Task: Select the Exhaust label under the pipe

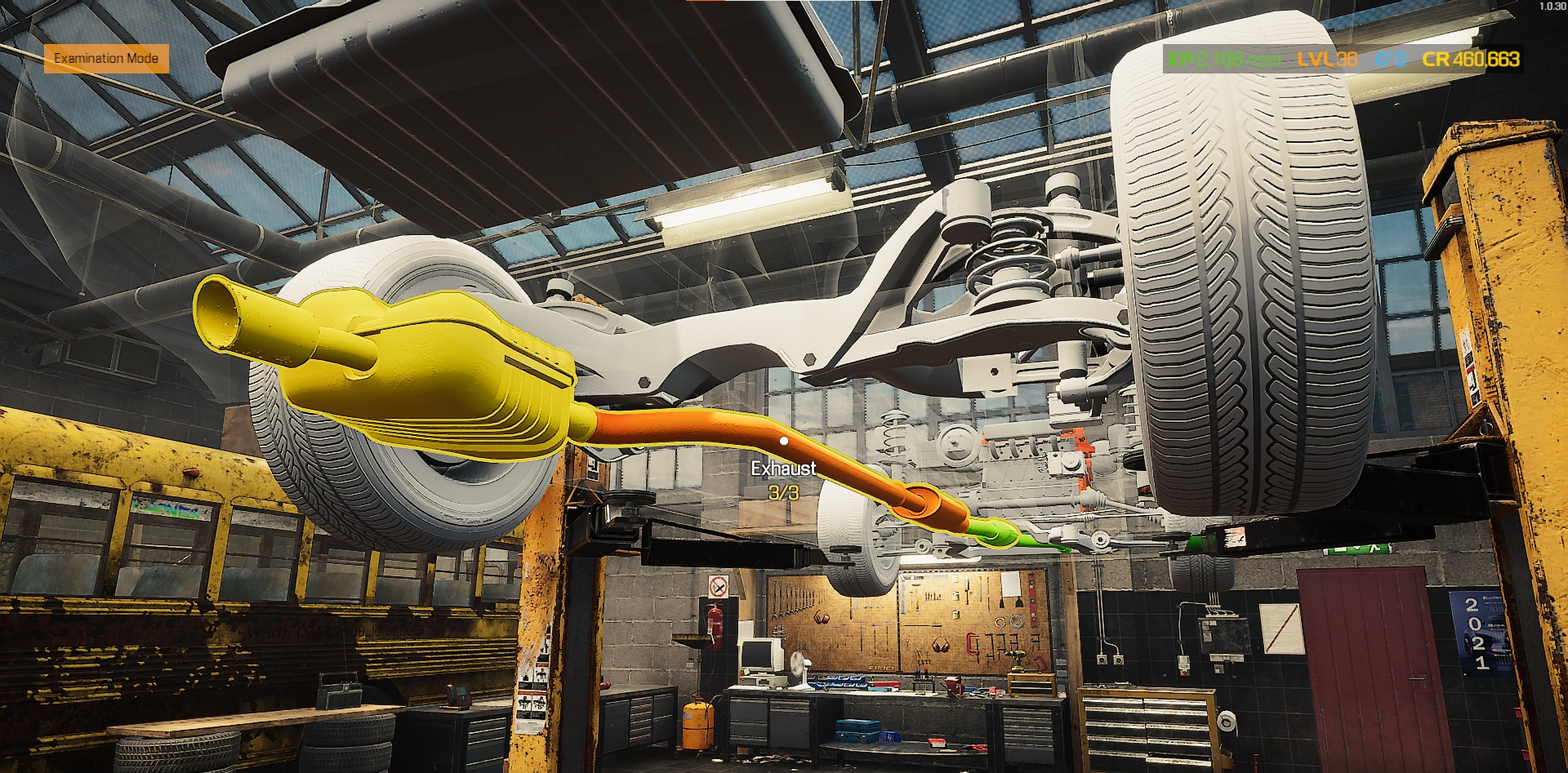Action: pyautogui.click(x=784, y=469)
